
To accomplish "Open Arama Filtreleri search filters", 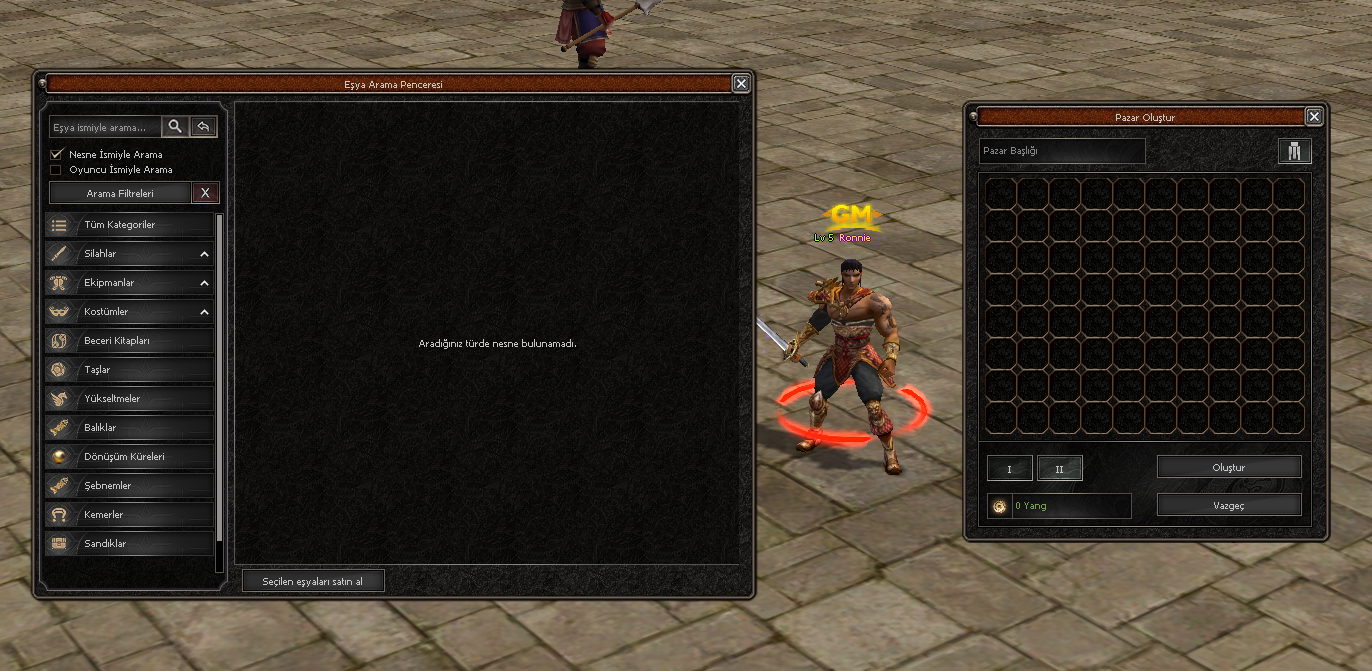I will (x=120, y=193).
